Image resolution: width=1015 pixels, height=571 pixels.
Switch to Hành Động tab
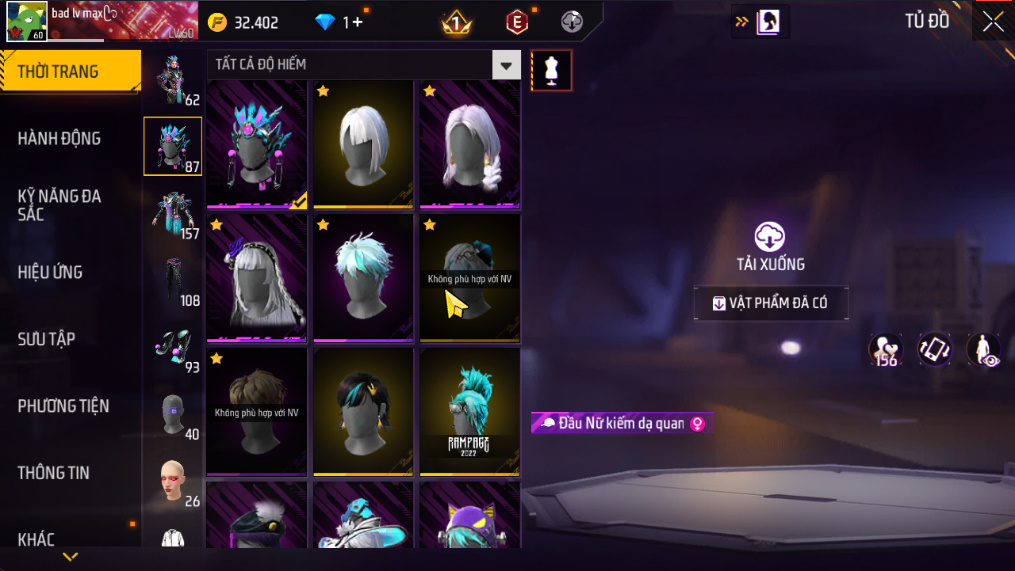(x=60, y=138)
